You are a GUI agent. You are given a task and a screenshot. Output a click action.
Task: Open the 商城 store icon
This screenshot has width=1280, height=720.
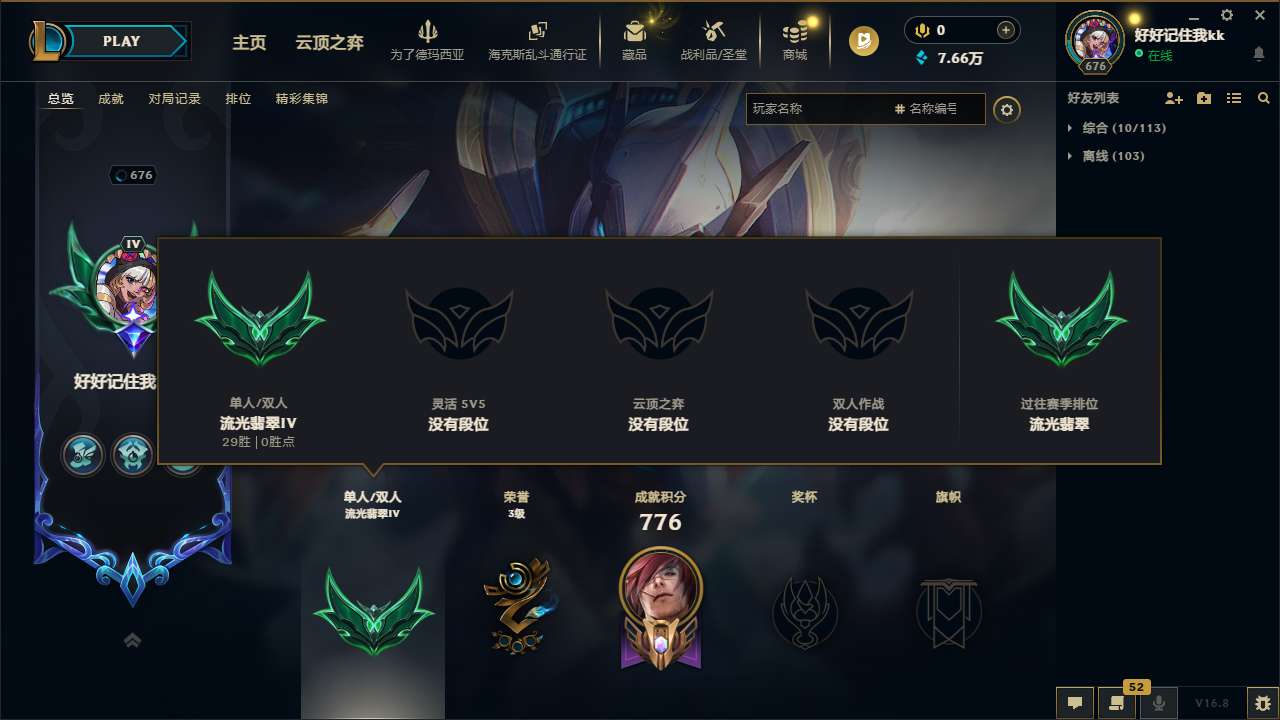pyautogui.click(x=795, y=31)
